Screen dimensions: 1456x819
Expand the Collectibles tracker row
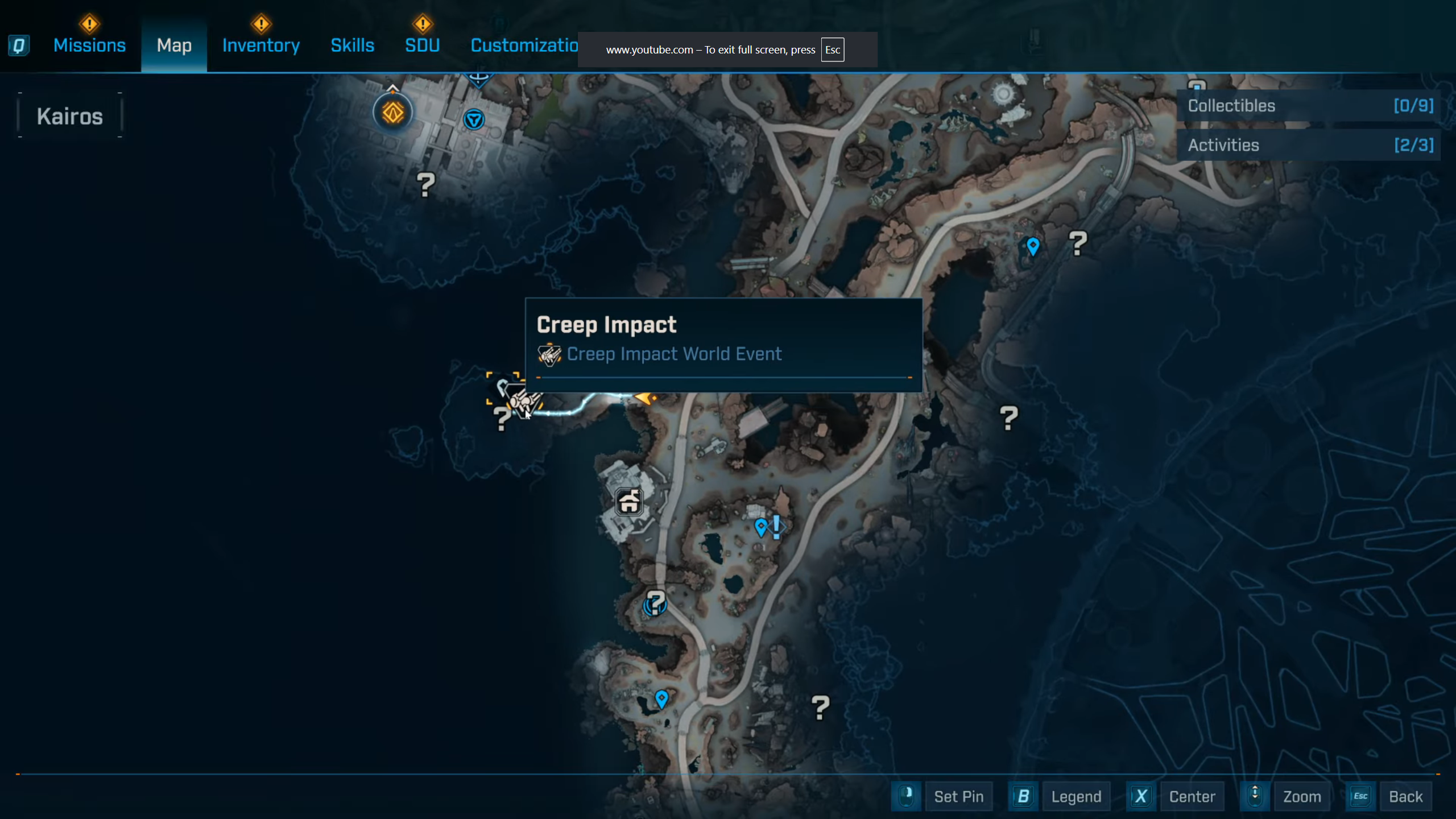1309,106
